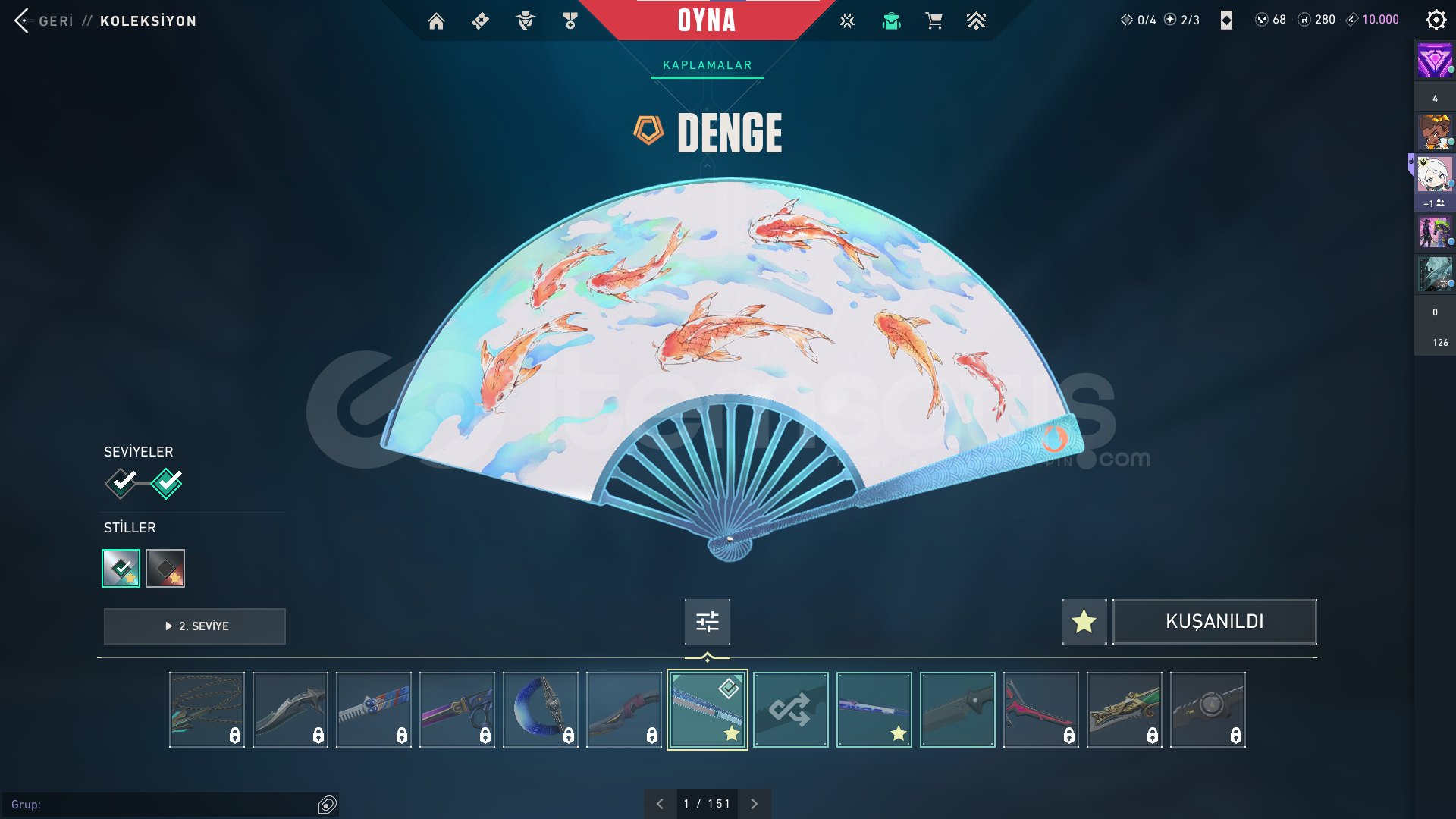Open the filter sliders button
This screenshot has height=819, width=1456.
coord(707,622)
